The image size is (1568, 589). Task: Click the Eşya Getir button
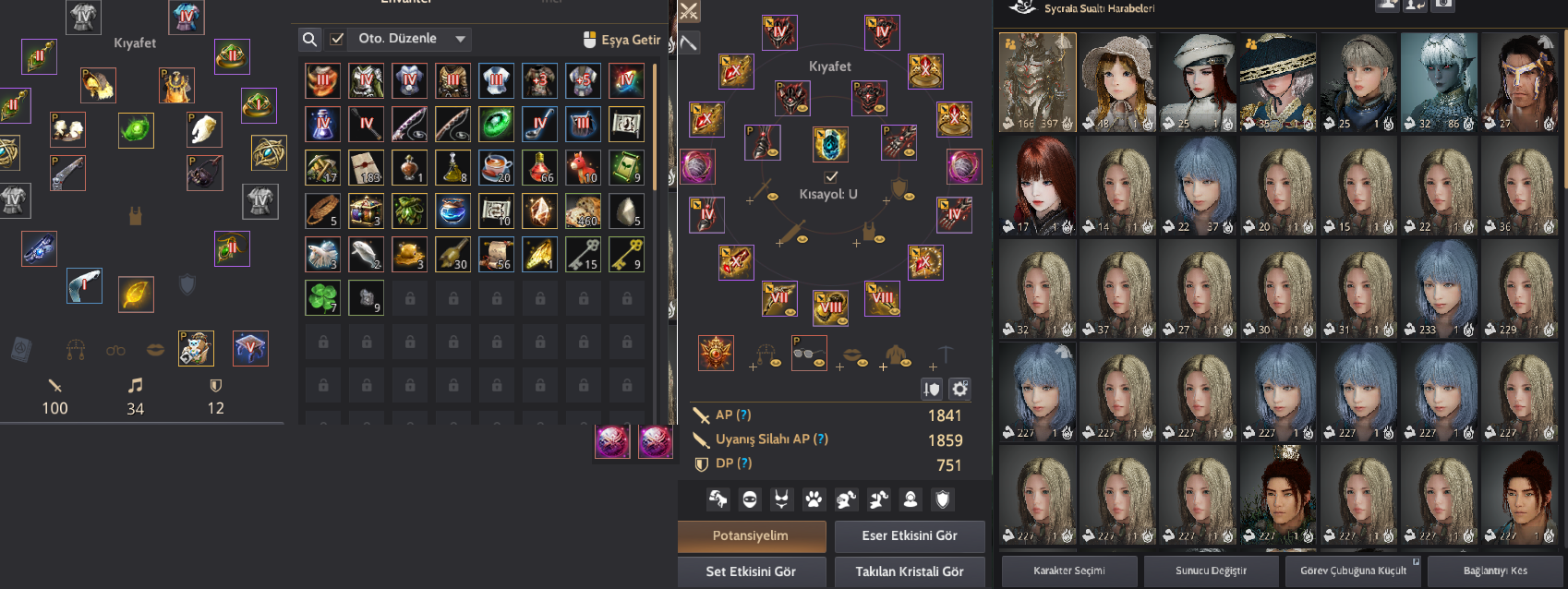tap(622, 40)
